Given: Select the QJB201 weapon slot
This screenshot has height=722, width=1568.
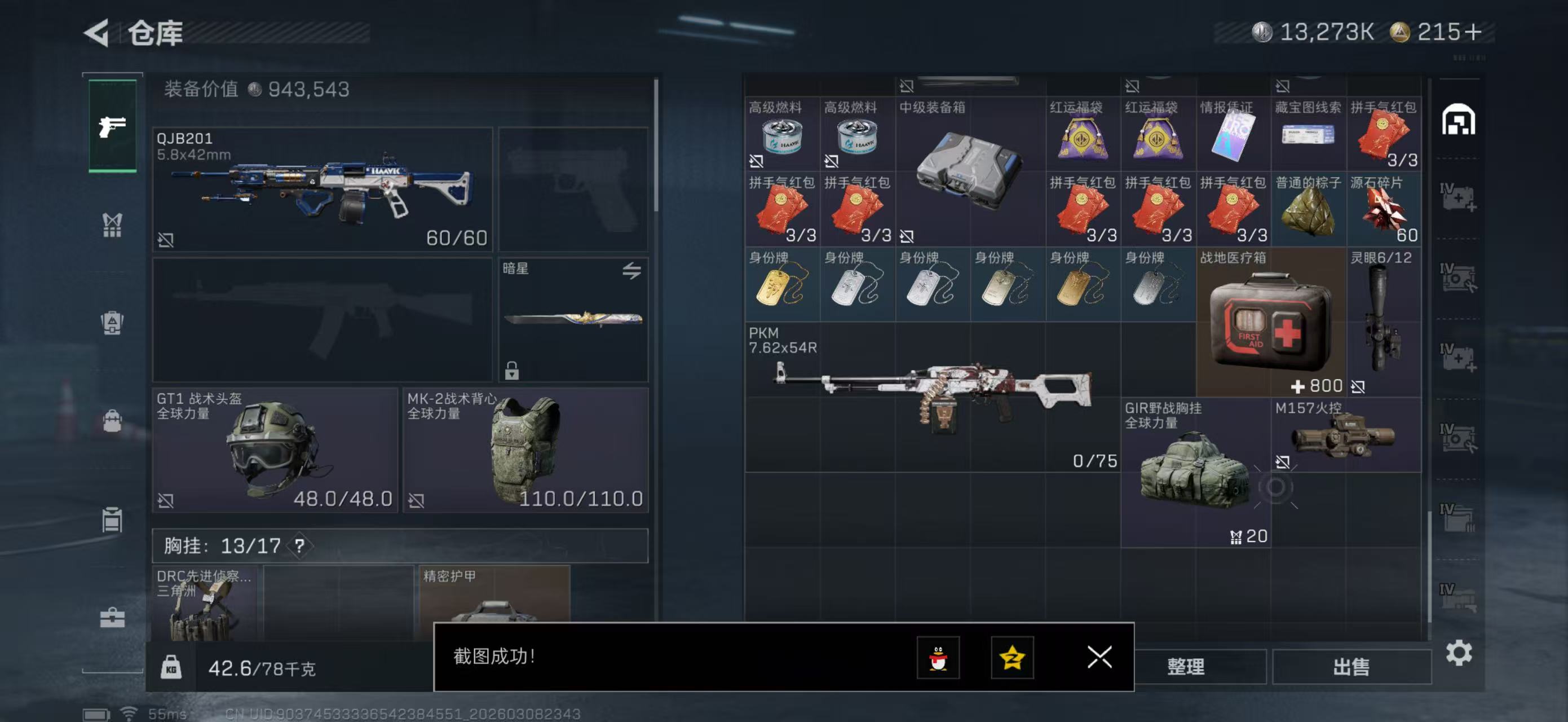Looking at the screenshot, I should (x=322, y=190).
